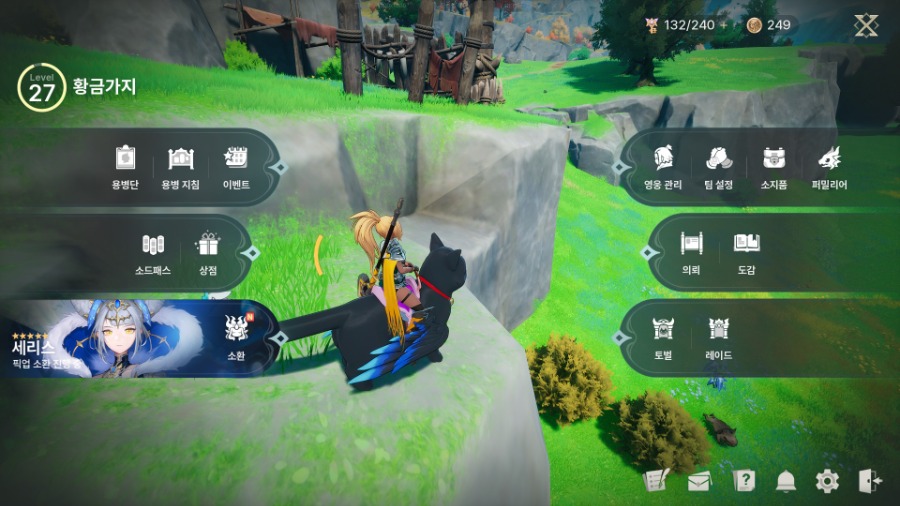Open the 이벤트 events menu
The width and height of the screenshot is (900, 506).
(x=236, y=165)
